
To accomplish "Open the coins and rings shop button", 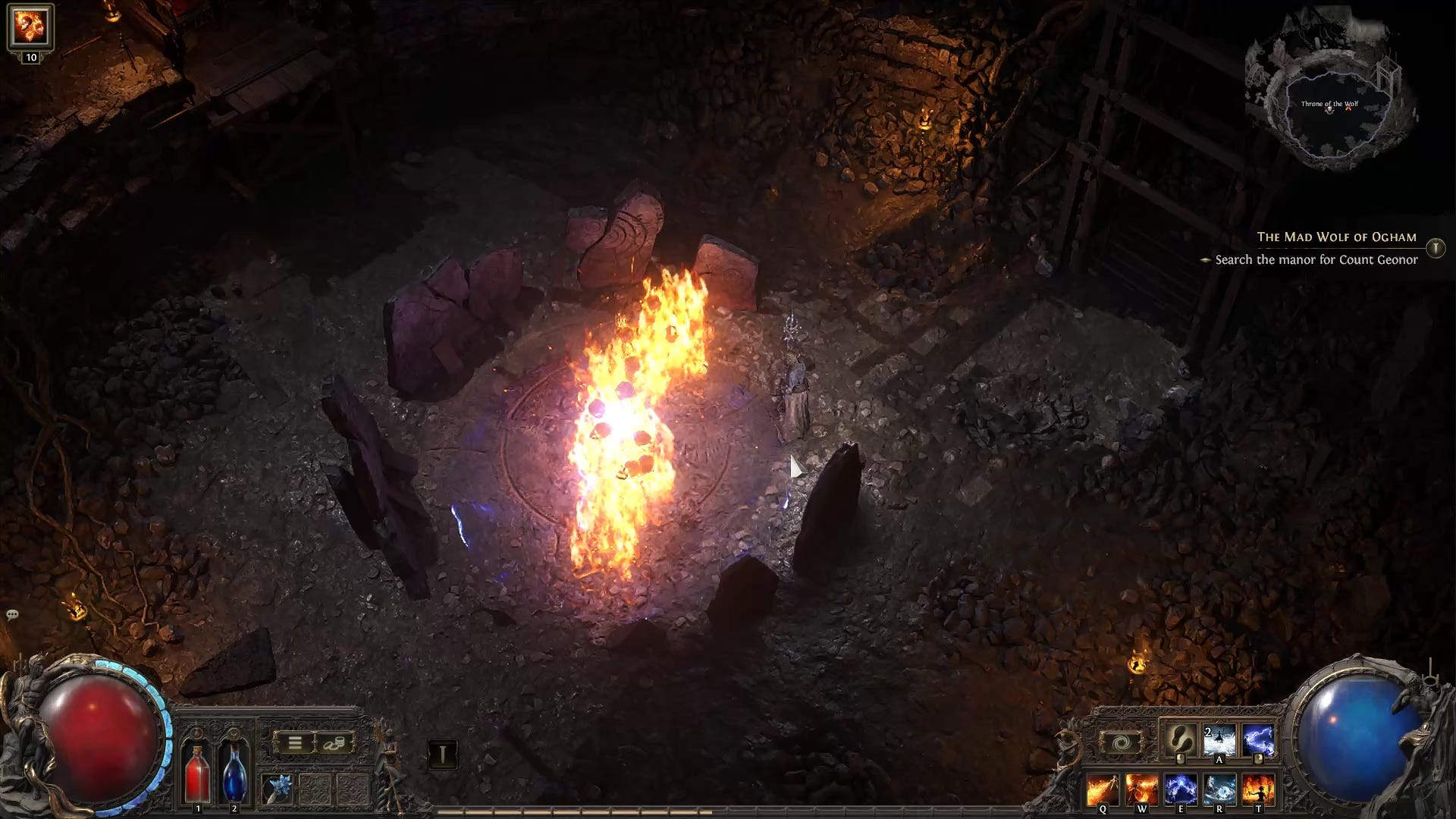I will pyautogui.click(x=333, y=743).
